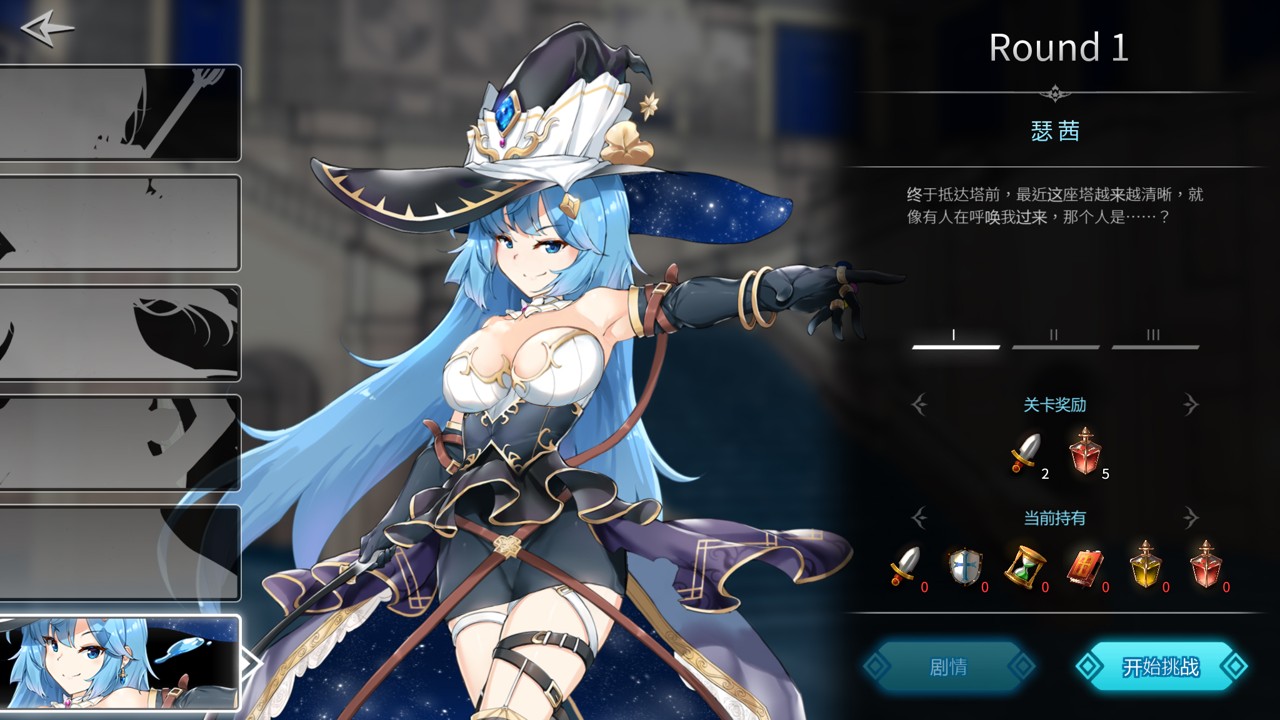Switch to difficulty tab II
Image resolution: width=1280 pixels, height=720 pixels.
point(1054,338)
